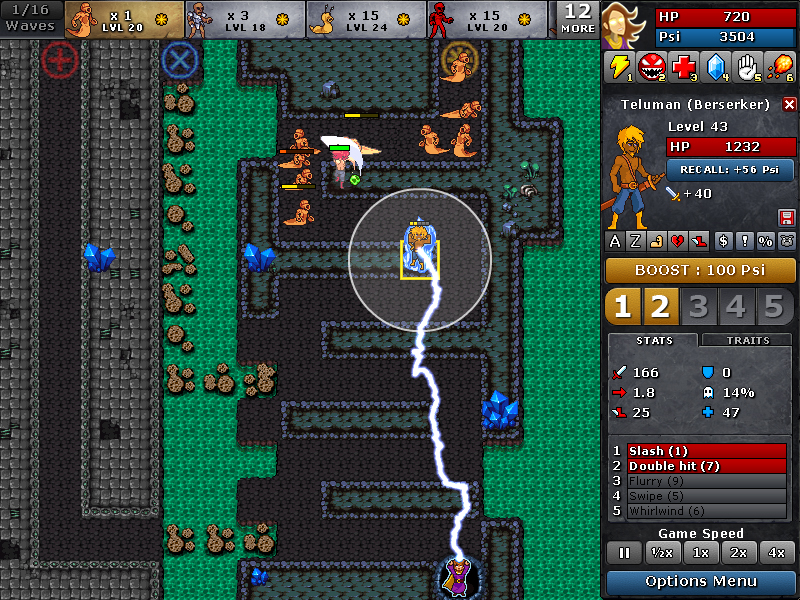Switch to the Traits tab

(747, 340)
